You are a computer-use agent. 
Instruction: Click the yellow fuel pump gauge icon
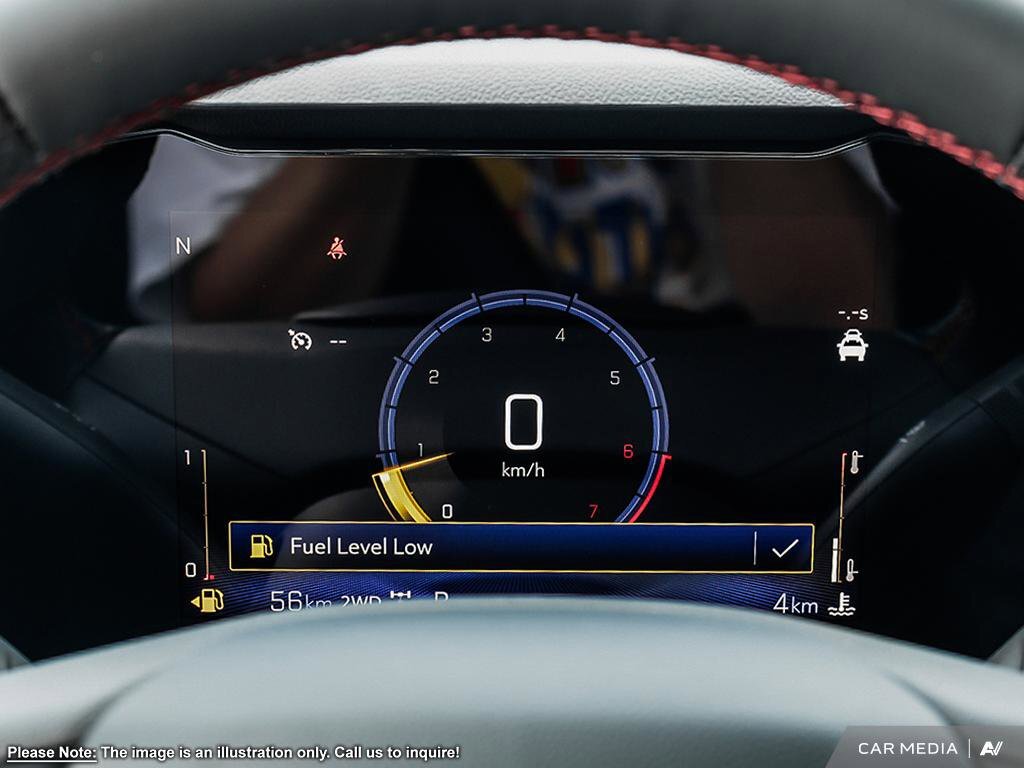(209, 601)
